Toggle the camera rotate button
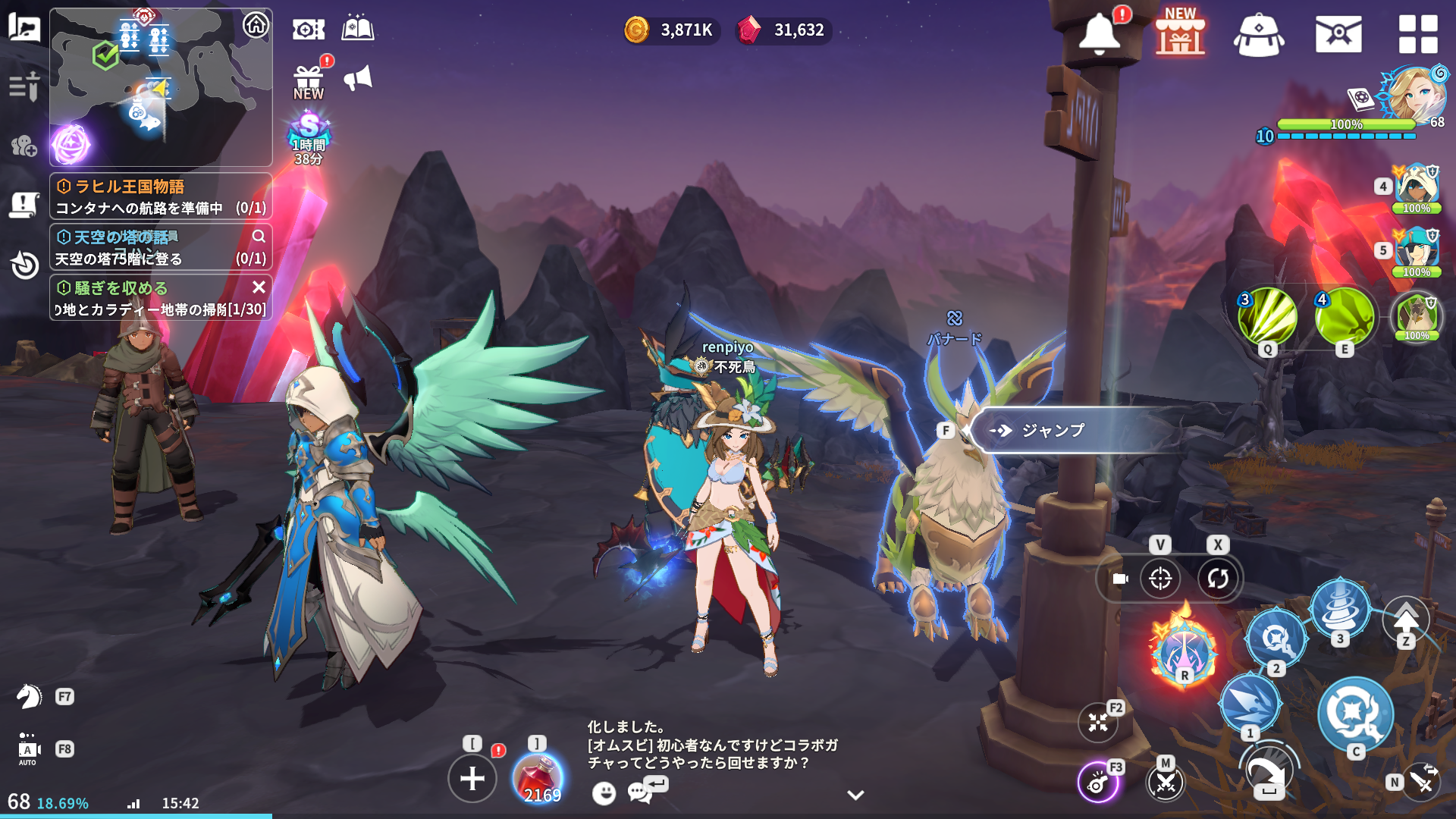1456x819 pixels. [x=1217, y=579]
